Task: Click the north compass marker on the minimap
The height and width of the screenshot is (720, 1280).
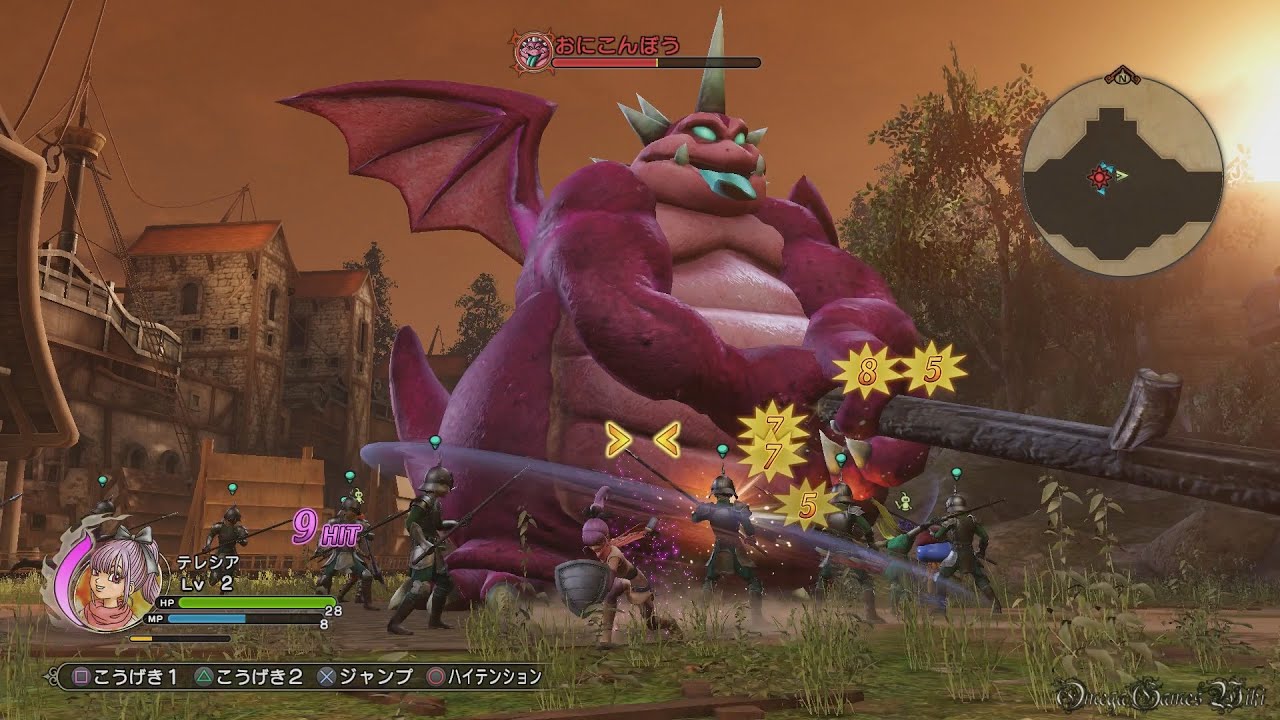Action: tap(1123, 75)
